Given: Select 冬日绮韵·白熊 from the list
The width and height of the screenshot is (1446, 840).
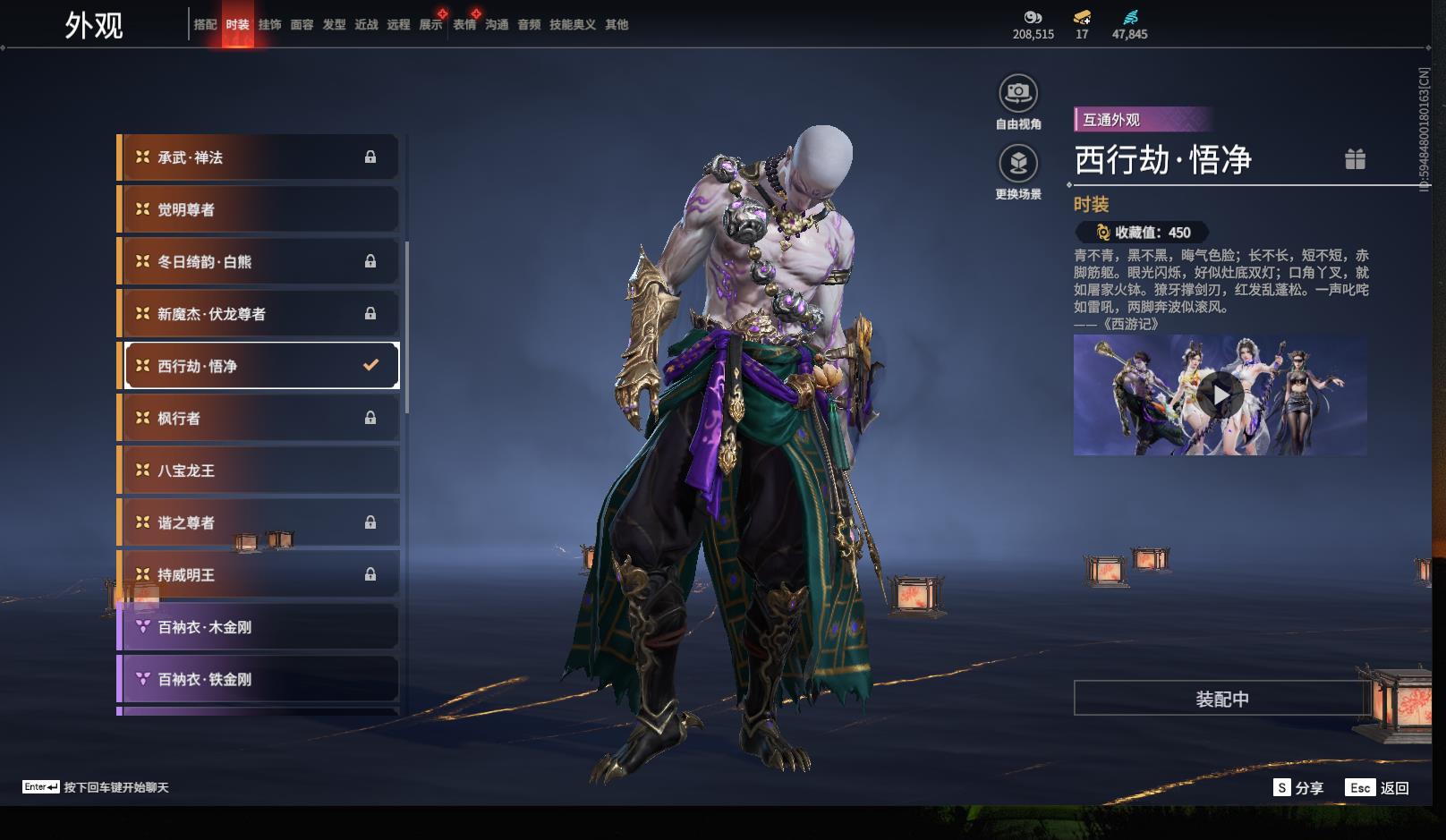Looking at the screenshot, I should tap(259, 262).
